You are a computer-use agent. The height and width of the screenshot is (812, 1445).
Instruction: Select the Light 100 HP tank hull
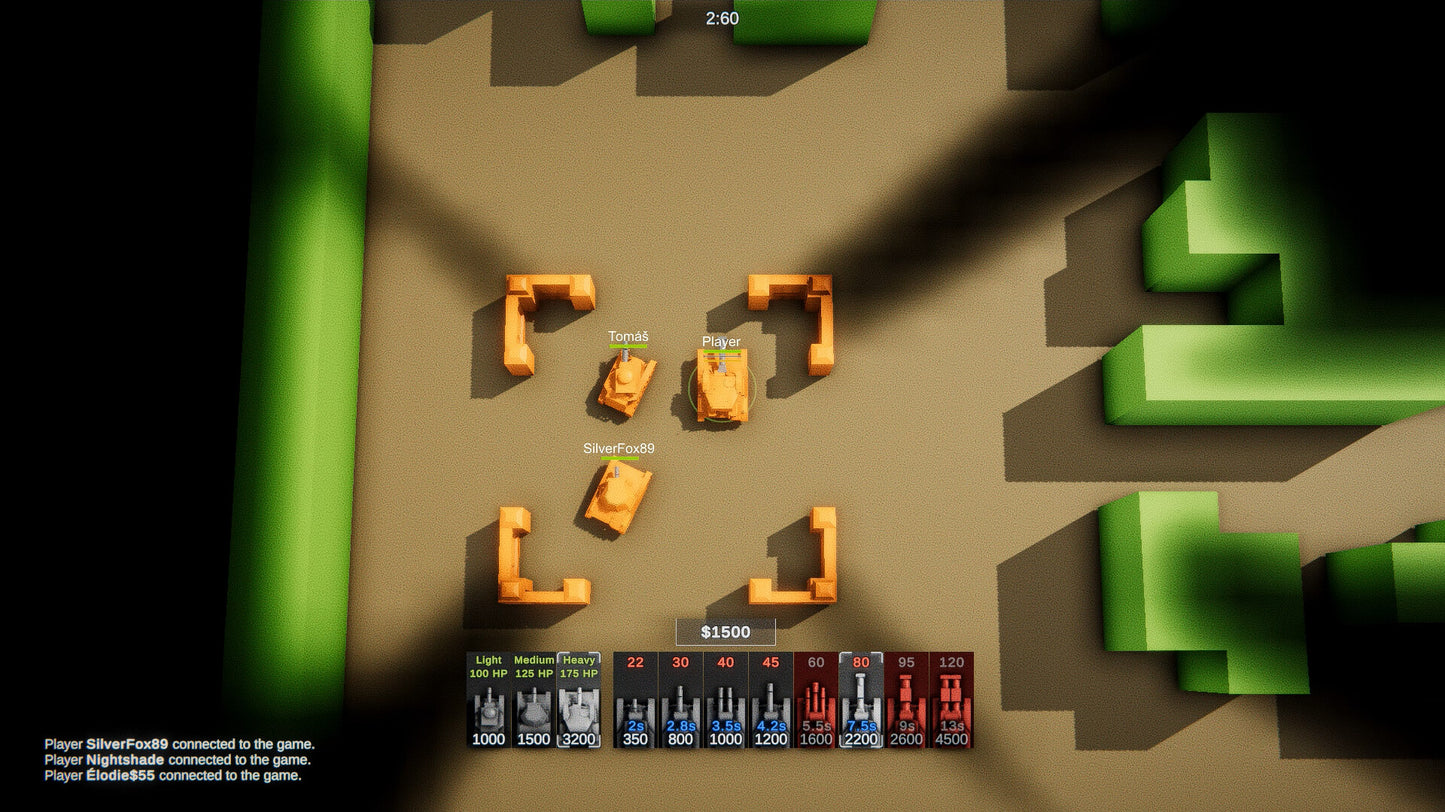(x=489, y=700)
